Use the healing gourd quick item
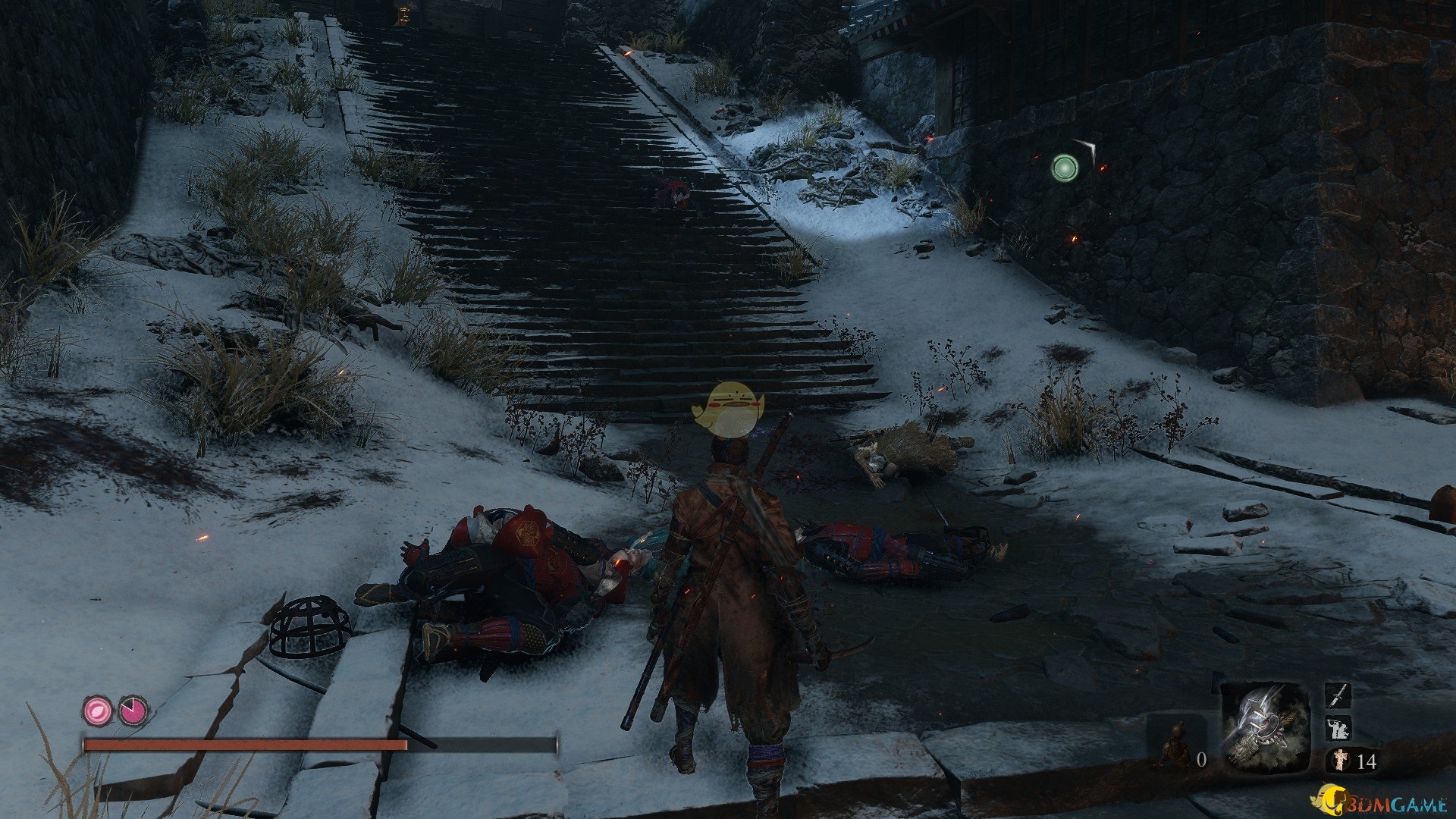This screenshot has height=819, width=1456. click(1175, 743)
